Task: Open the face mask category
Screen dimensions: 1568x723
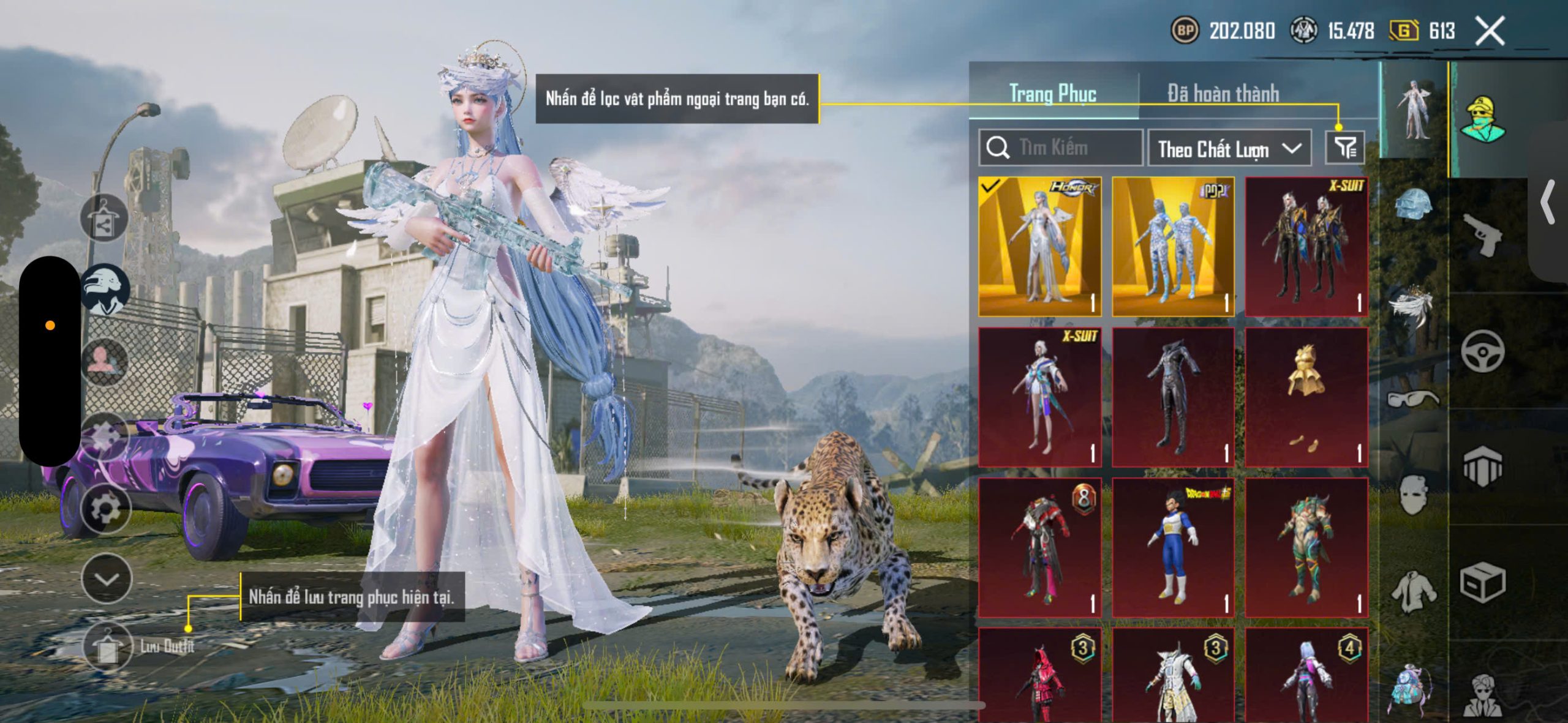Action: click(1412, 494)
